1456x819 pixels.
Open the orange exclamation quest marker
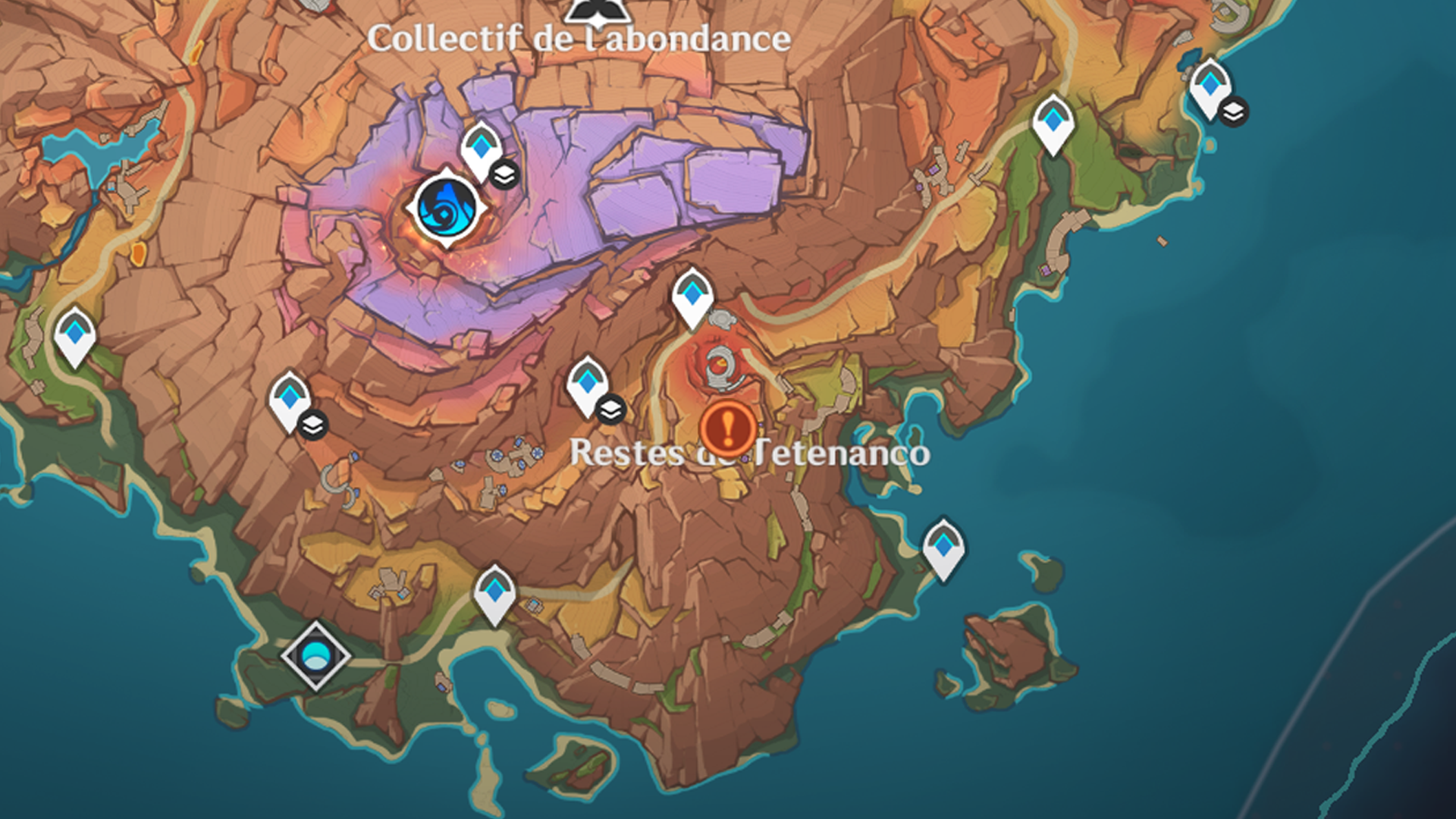(x=727, y=428)
